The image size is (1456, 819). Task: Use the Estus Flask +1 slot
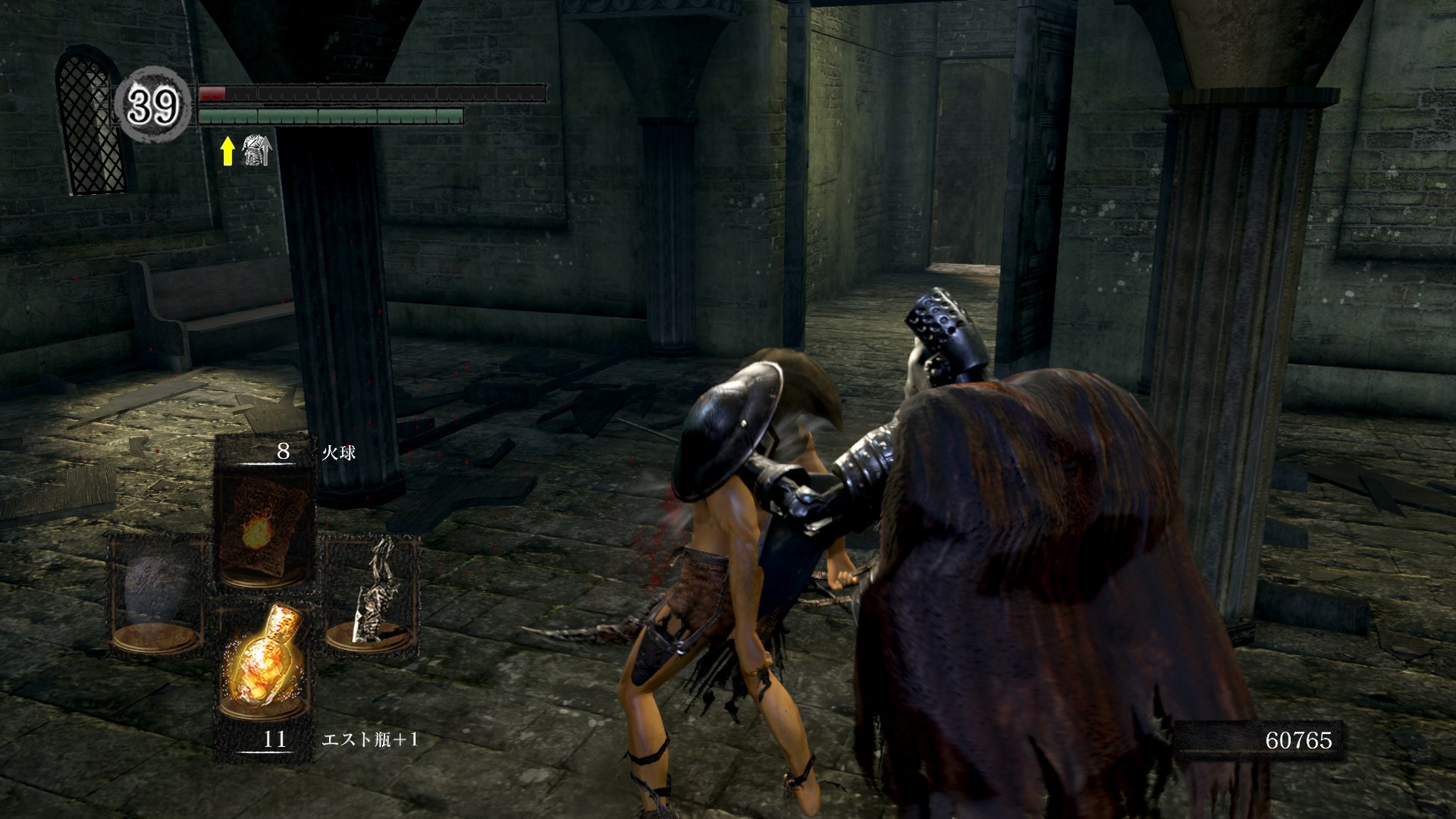(263, 667)
